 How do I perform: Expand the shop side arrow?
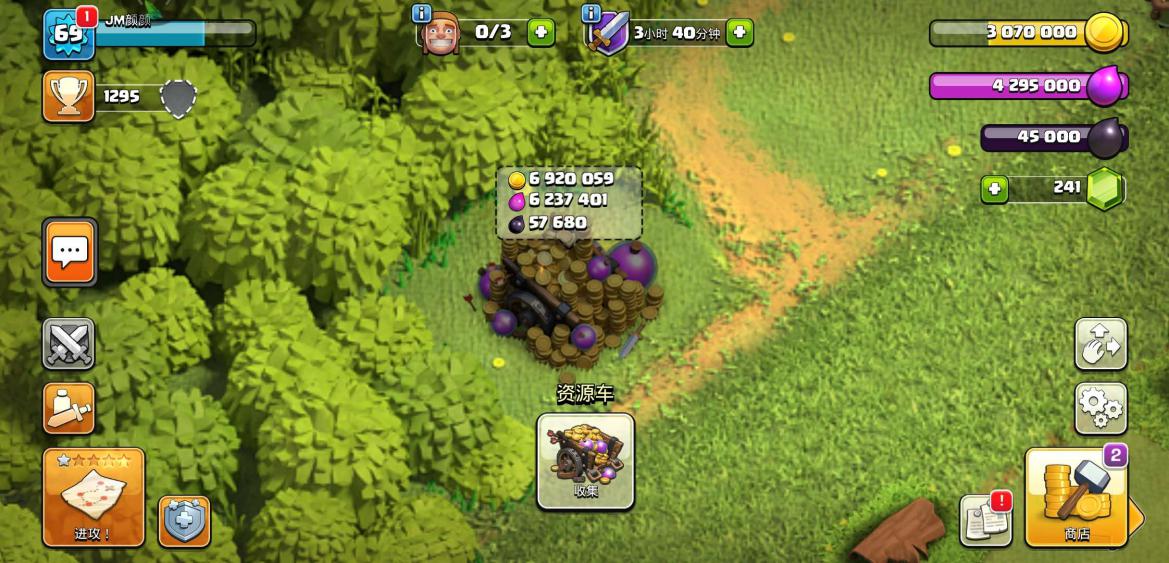point(1136,516)
